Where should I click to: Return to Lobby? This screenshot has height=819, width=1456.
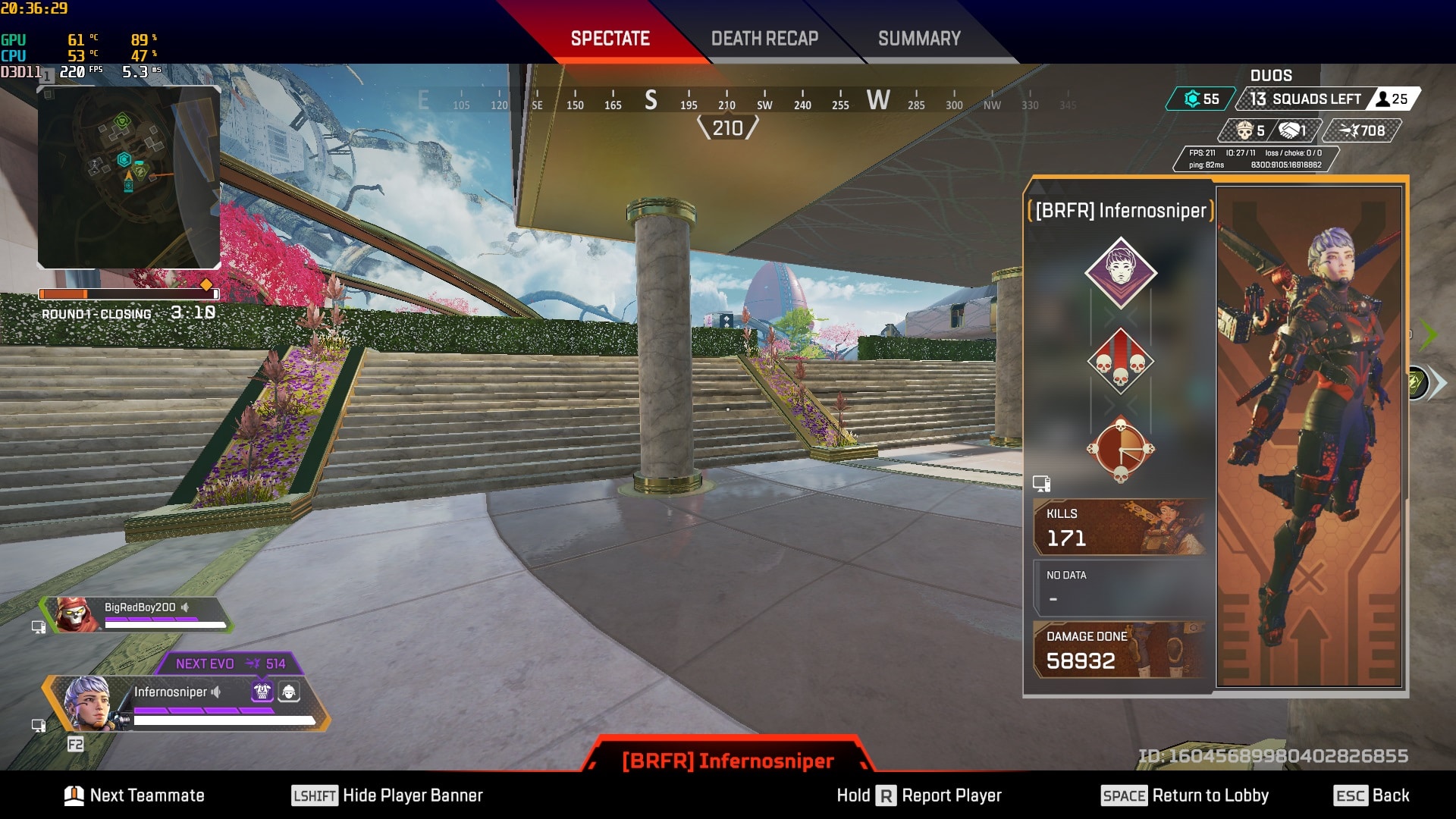point(1185,795)
